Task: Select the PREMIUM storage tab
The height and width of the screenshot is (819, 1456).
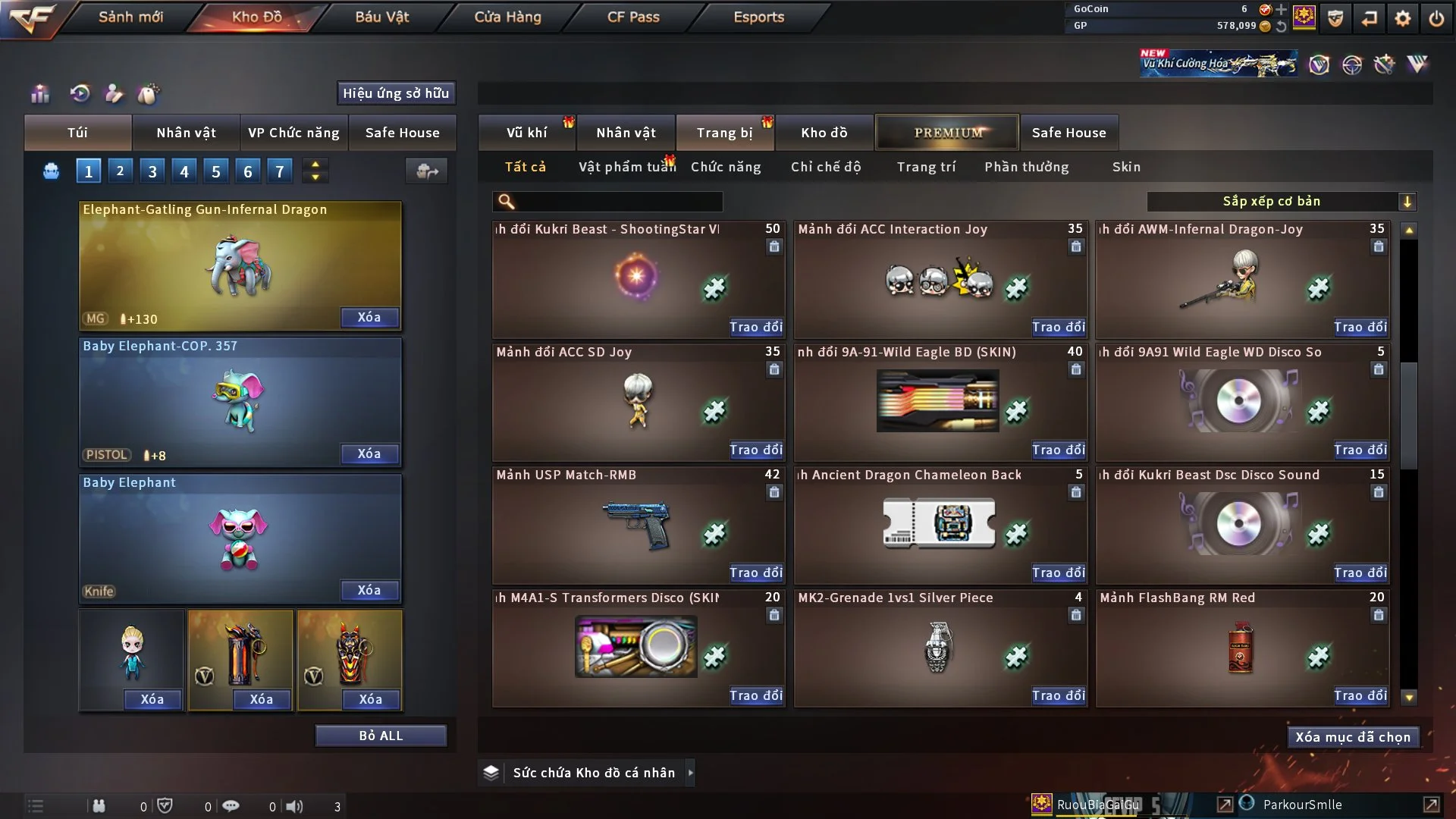Action: [x=948, y=133]
